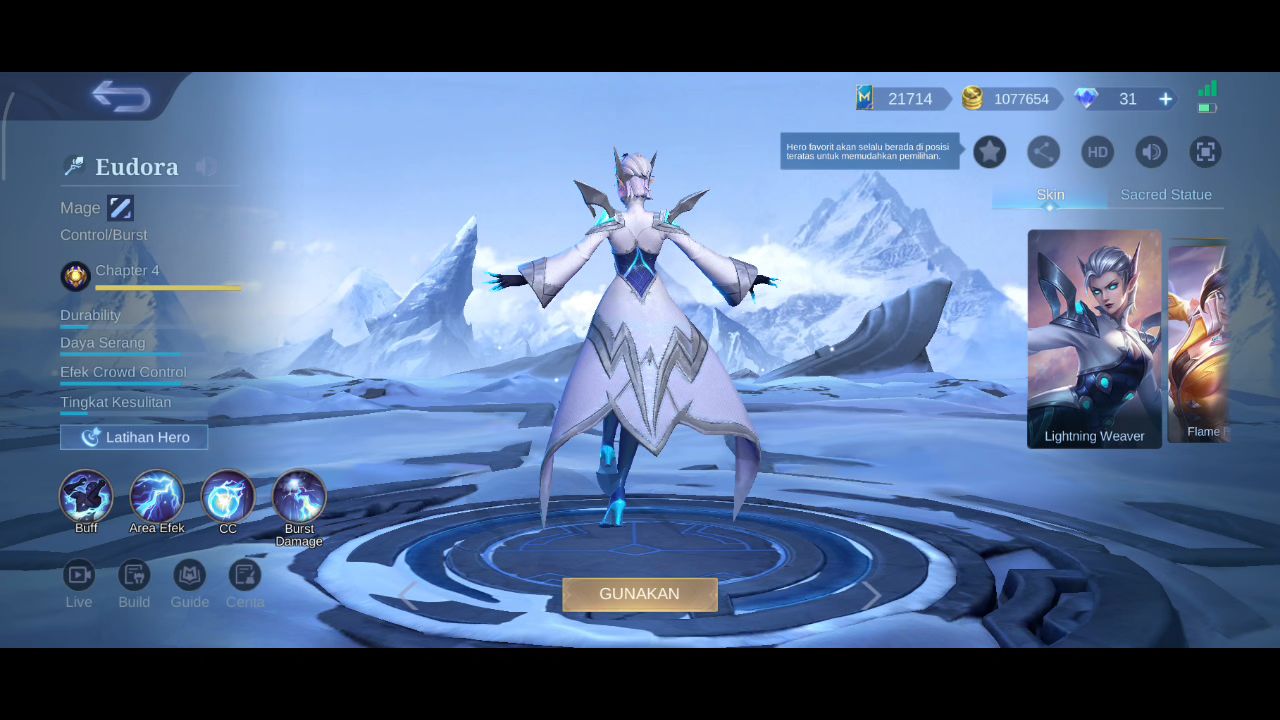Show the CC skill details
Screen dimensions: 1280x720
coord(228,496)
